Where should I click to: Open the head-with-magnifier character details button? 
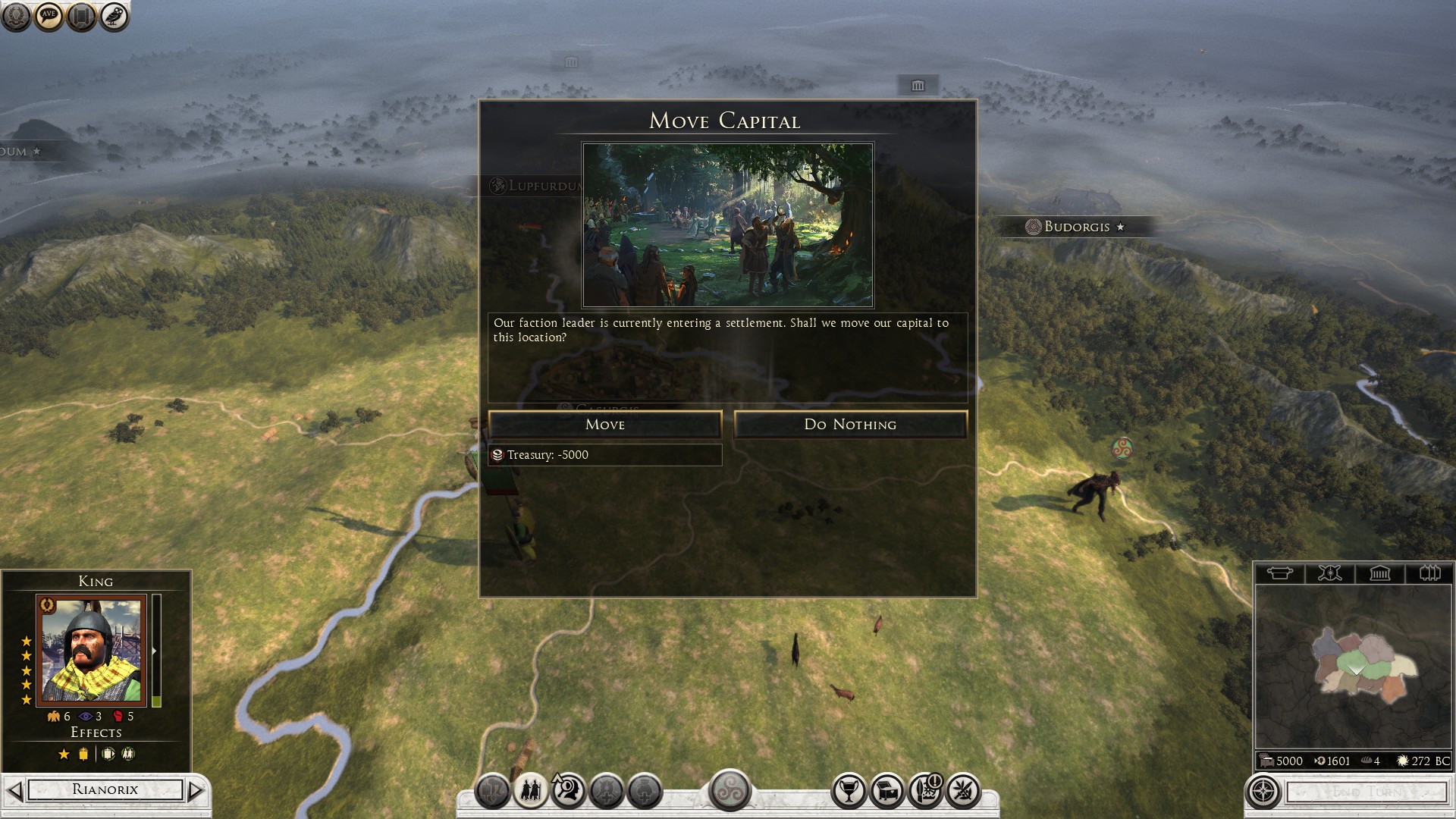[568, 791]
